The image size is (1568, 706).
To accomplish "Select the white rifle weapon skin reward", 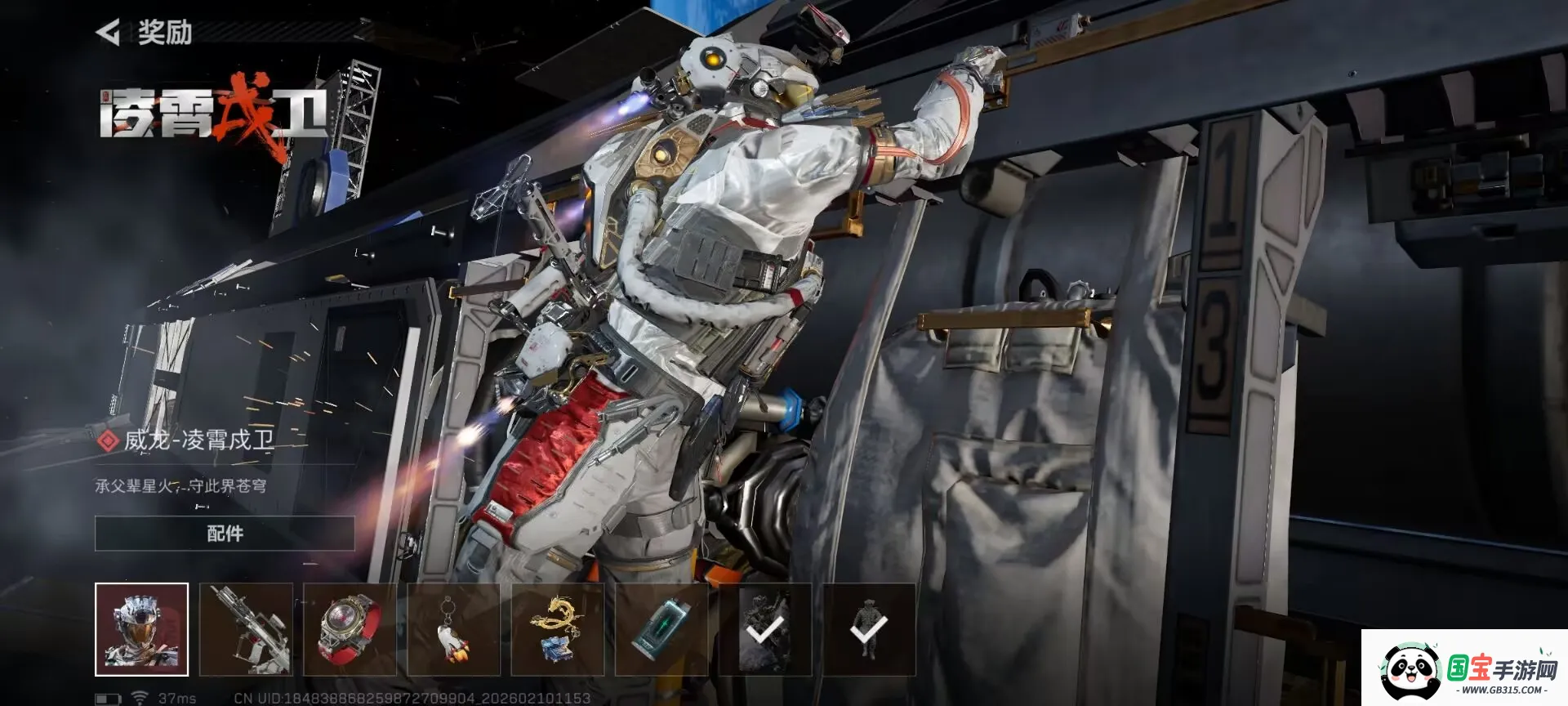I will (246, 629).
